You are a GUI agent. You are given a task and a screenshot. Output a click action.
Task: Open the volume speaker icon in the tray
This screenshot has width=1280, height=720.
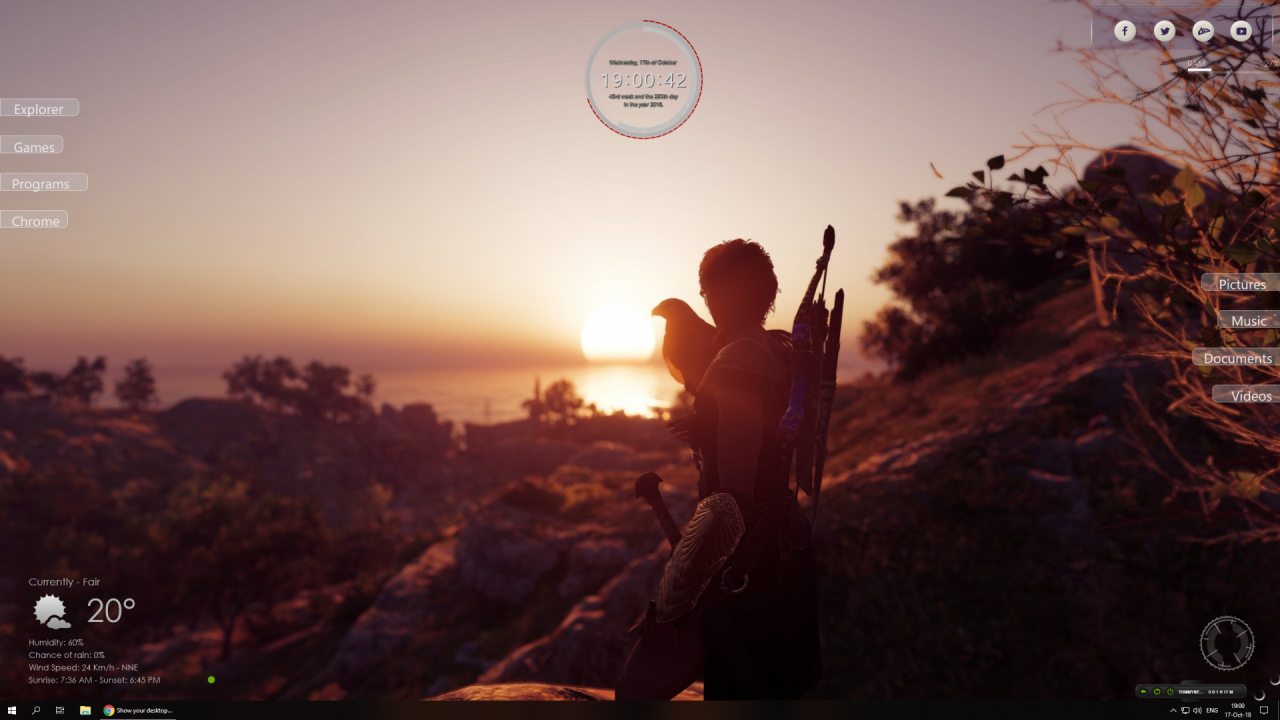click(x=1197, y=710)
